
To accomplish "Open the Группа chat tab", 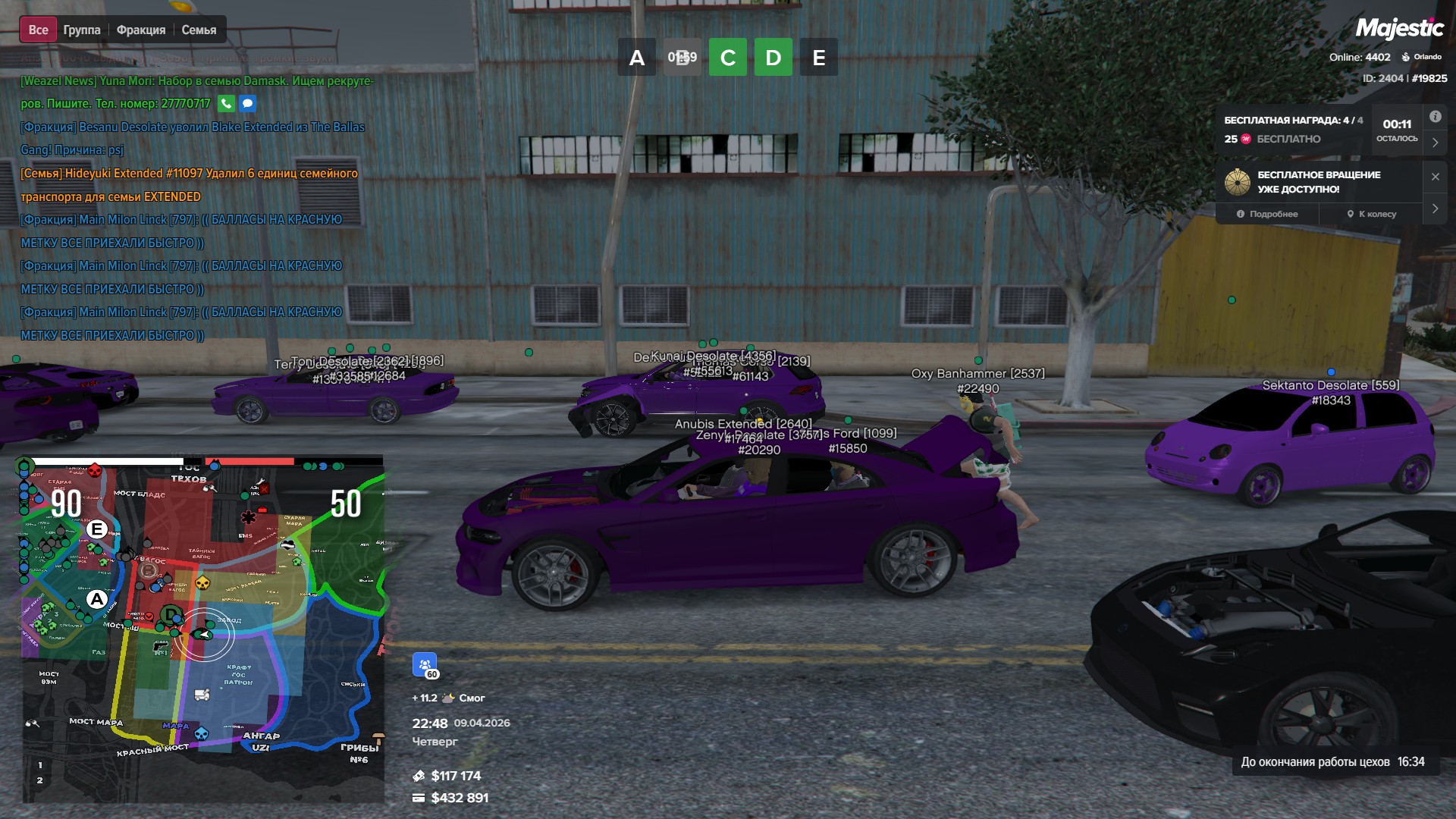I will point(82,30).
